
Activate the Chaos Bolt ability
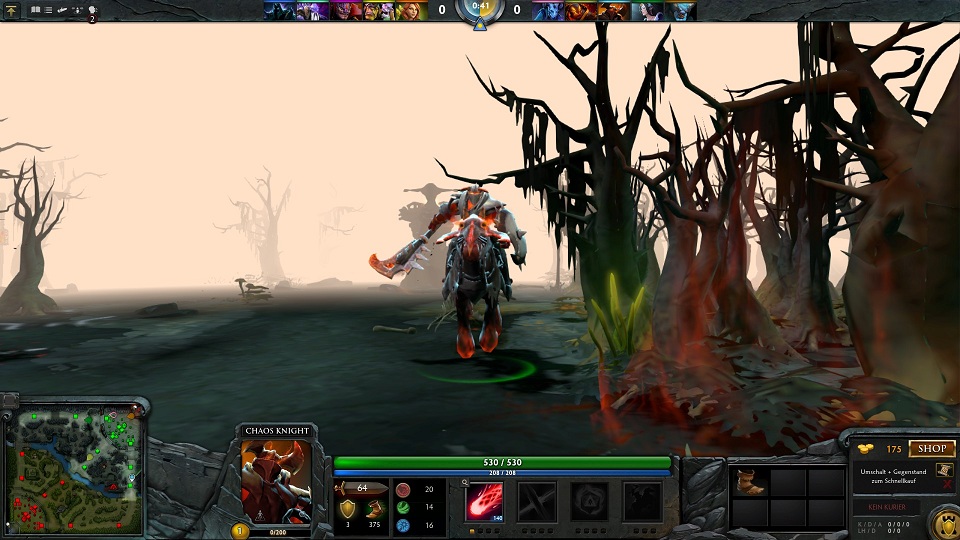(485, 501)
